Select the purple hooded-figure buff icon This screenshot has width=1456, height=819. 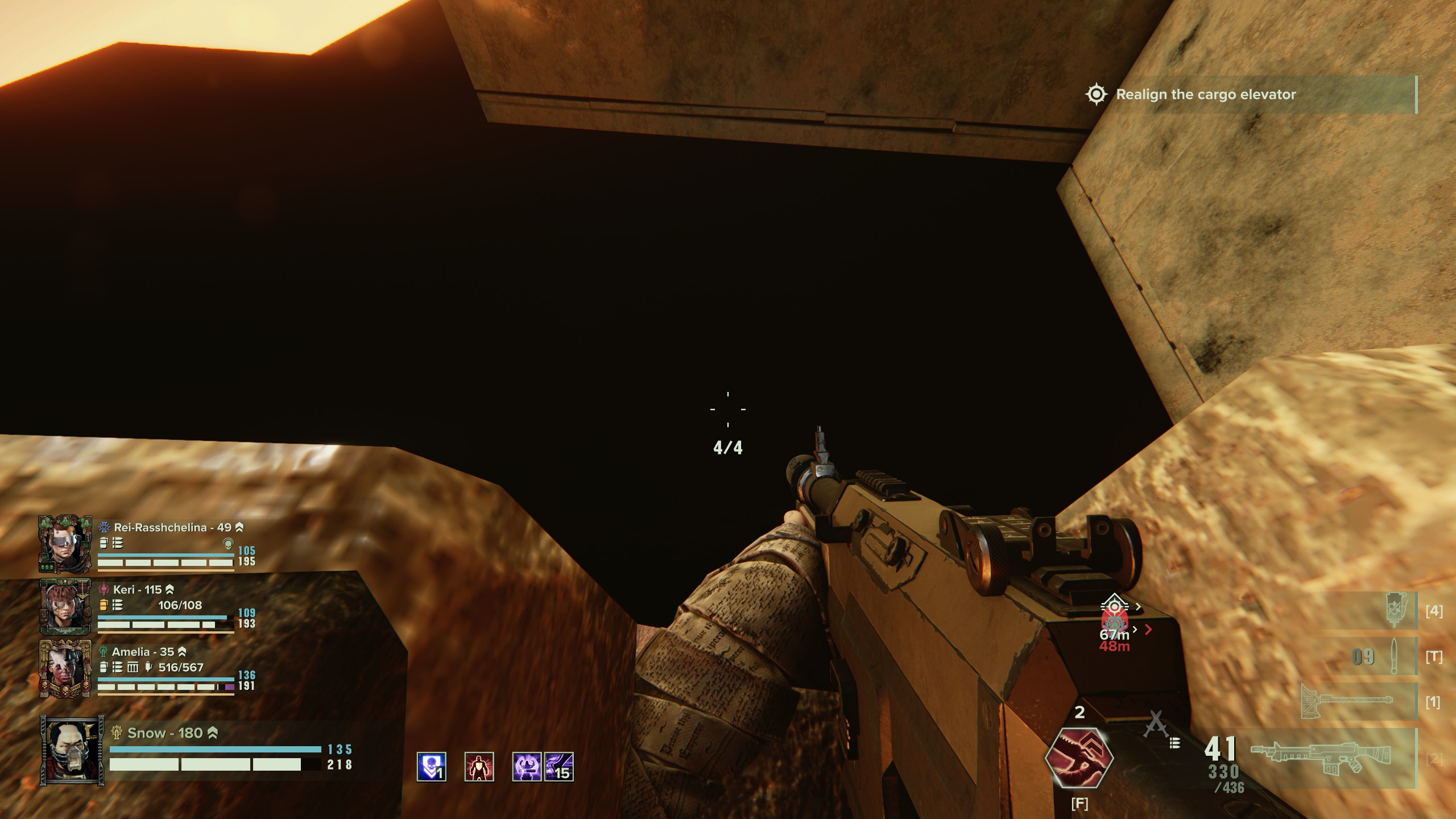(527, 767)
